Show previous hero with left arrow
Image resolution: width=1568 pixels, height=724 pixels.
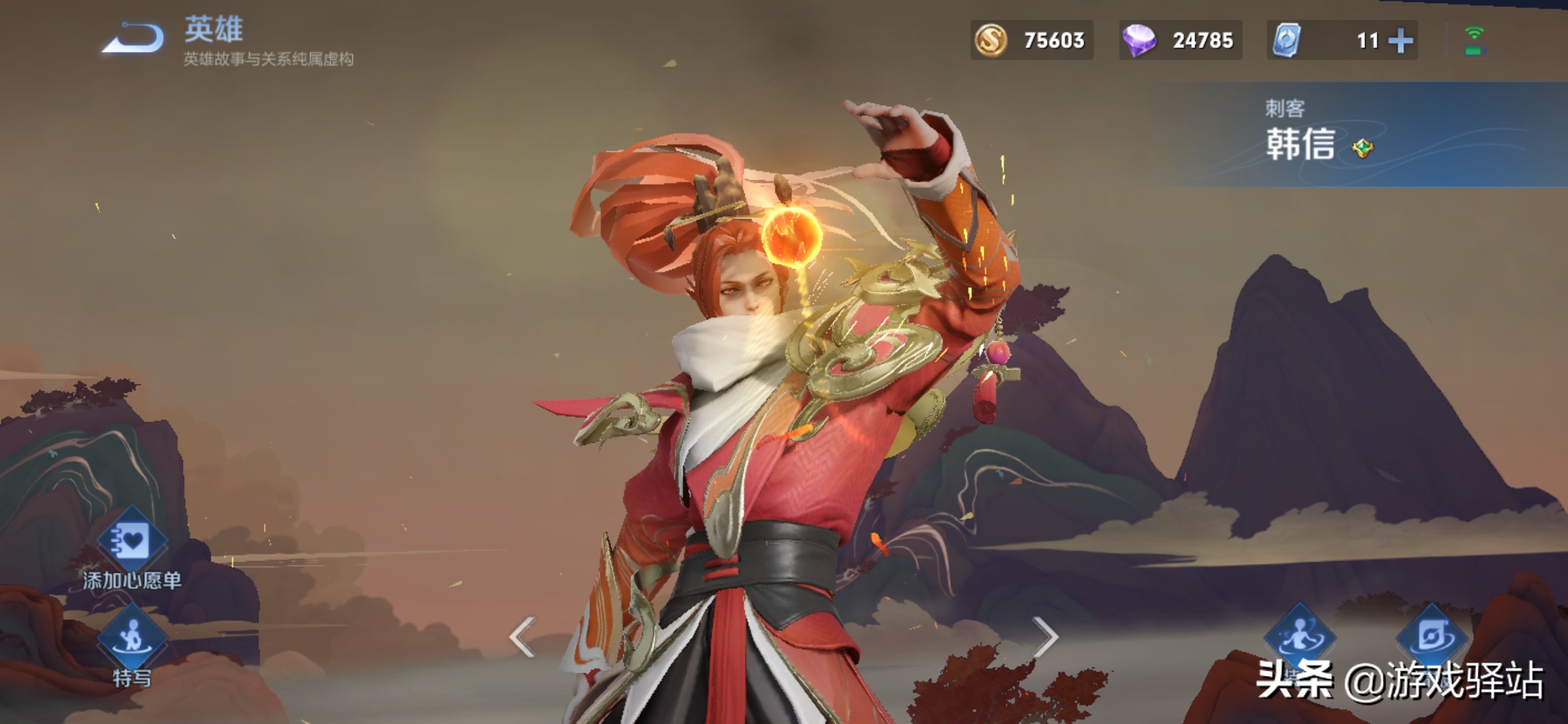point(523,637)
